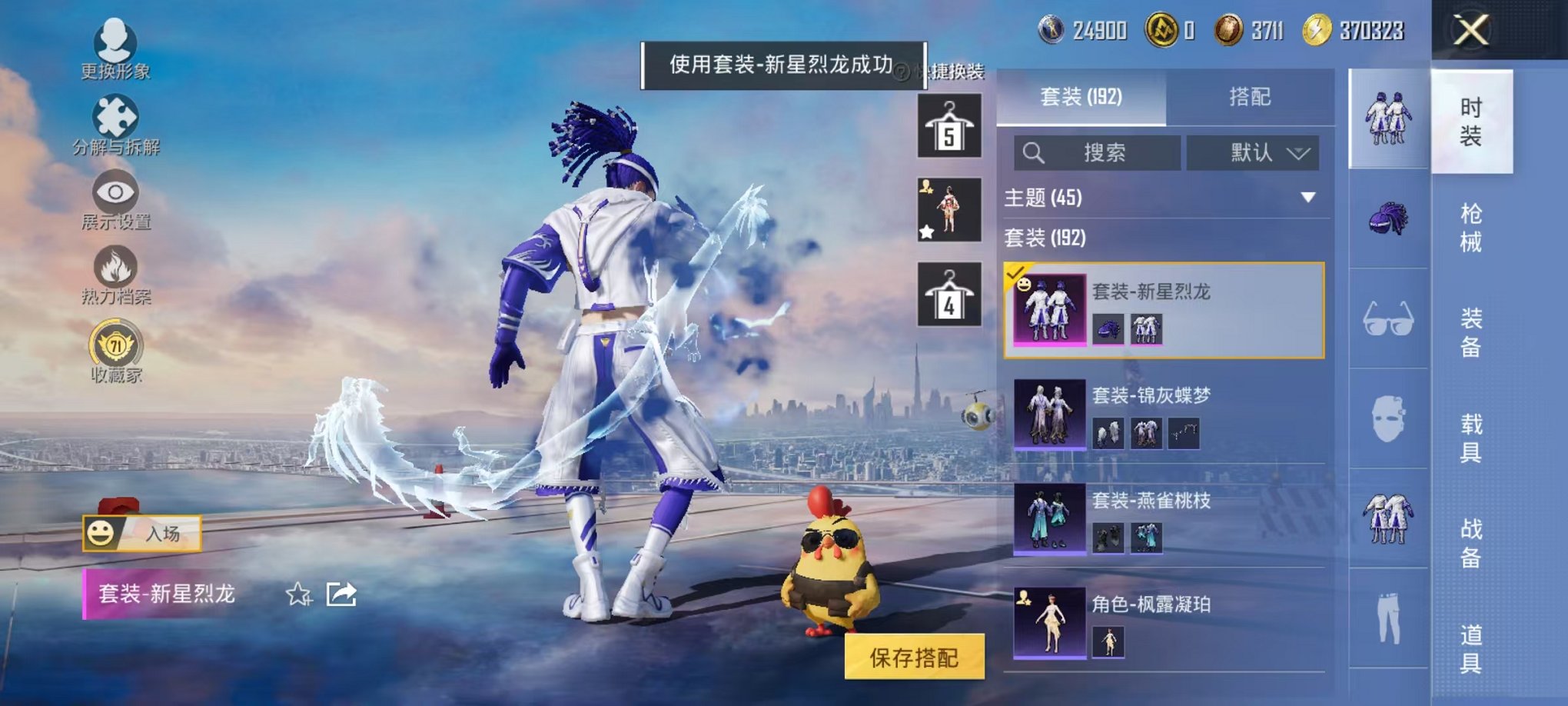This screenshot has height=706, width=1568.
Task: Switch to the 搭配 tab
Action: [1251, 96]
